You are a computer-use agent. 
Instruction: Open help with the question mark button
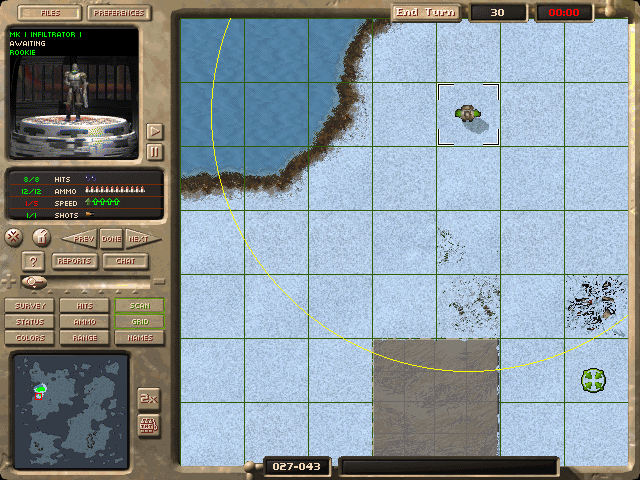[x=31, y=261]
